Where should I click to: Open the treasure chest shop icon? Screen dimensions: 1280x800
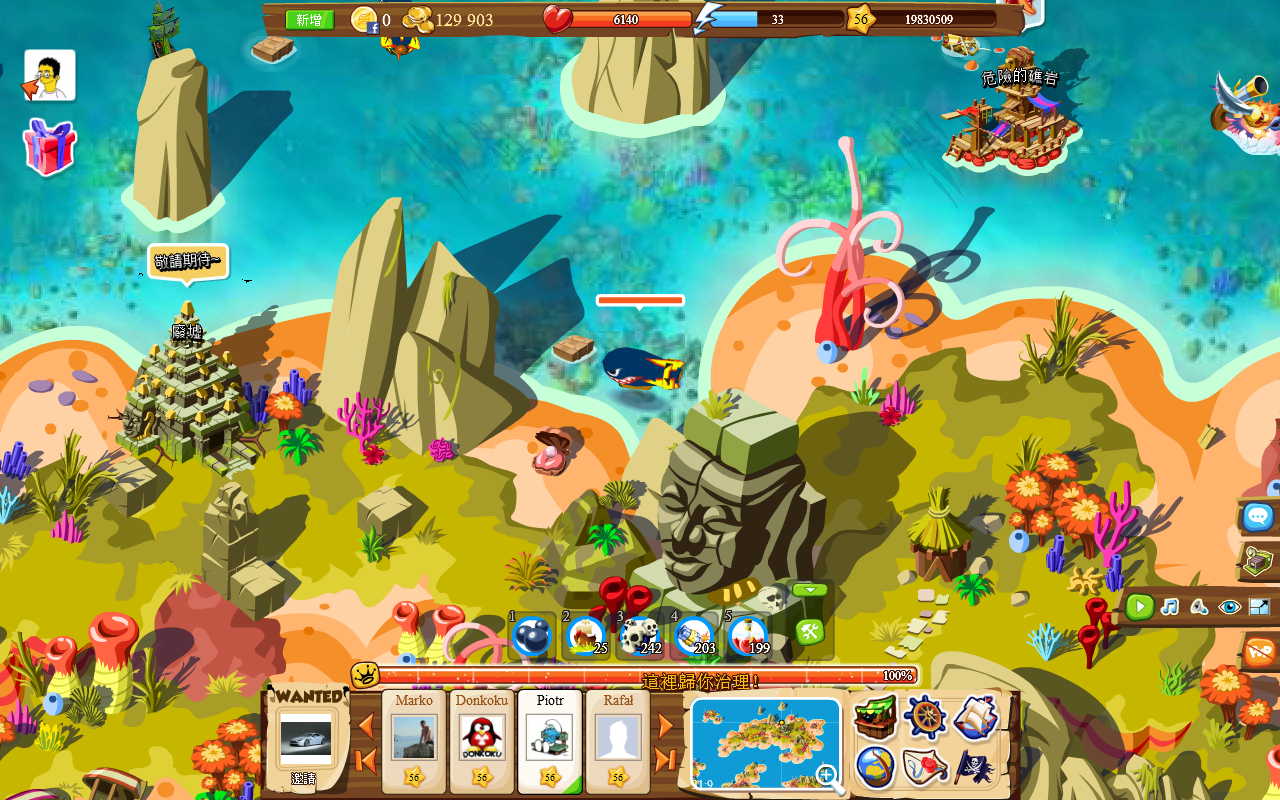[x=875, y=718]
